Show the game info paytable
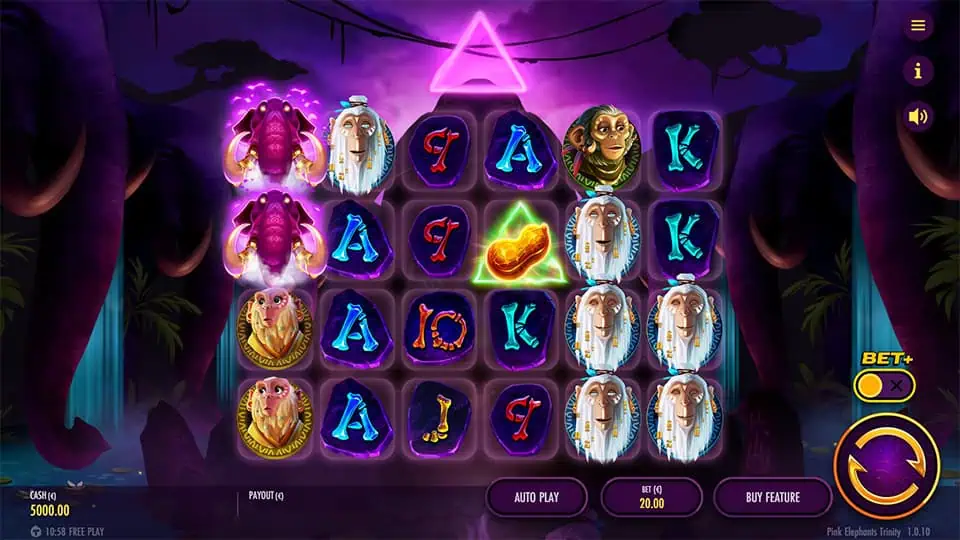The width and height of the screenshot is (960, 540). [918, 71]
